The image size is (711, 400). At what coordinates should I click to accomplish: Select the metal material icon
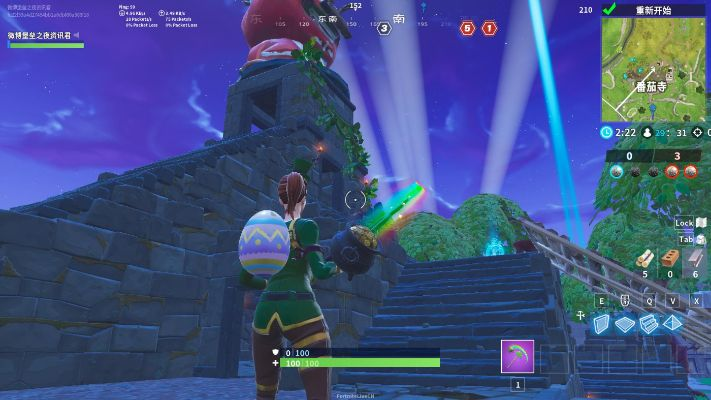695,259
